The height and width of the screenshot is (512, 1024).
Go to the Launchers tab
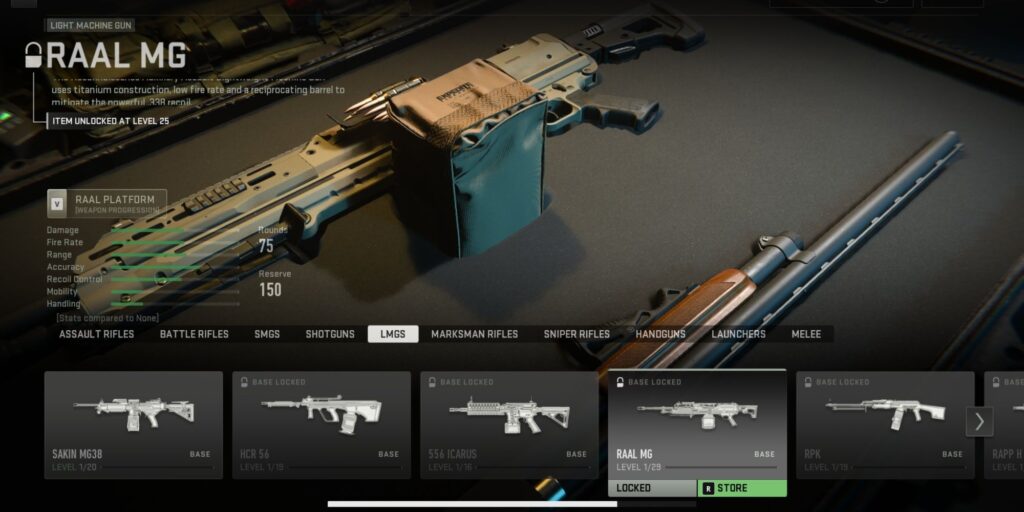(738, 334)
